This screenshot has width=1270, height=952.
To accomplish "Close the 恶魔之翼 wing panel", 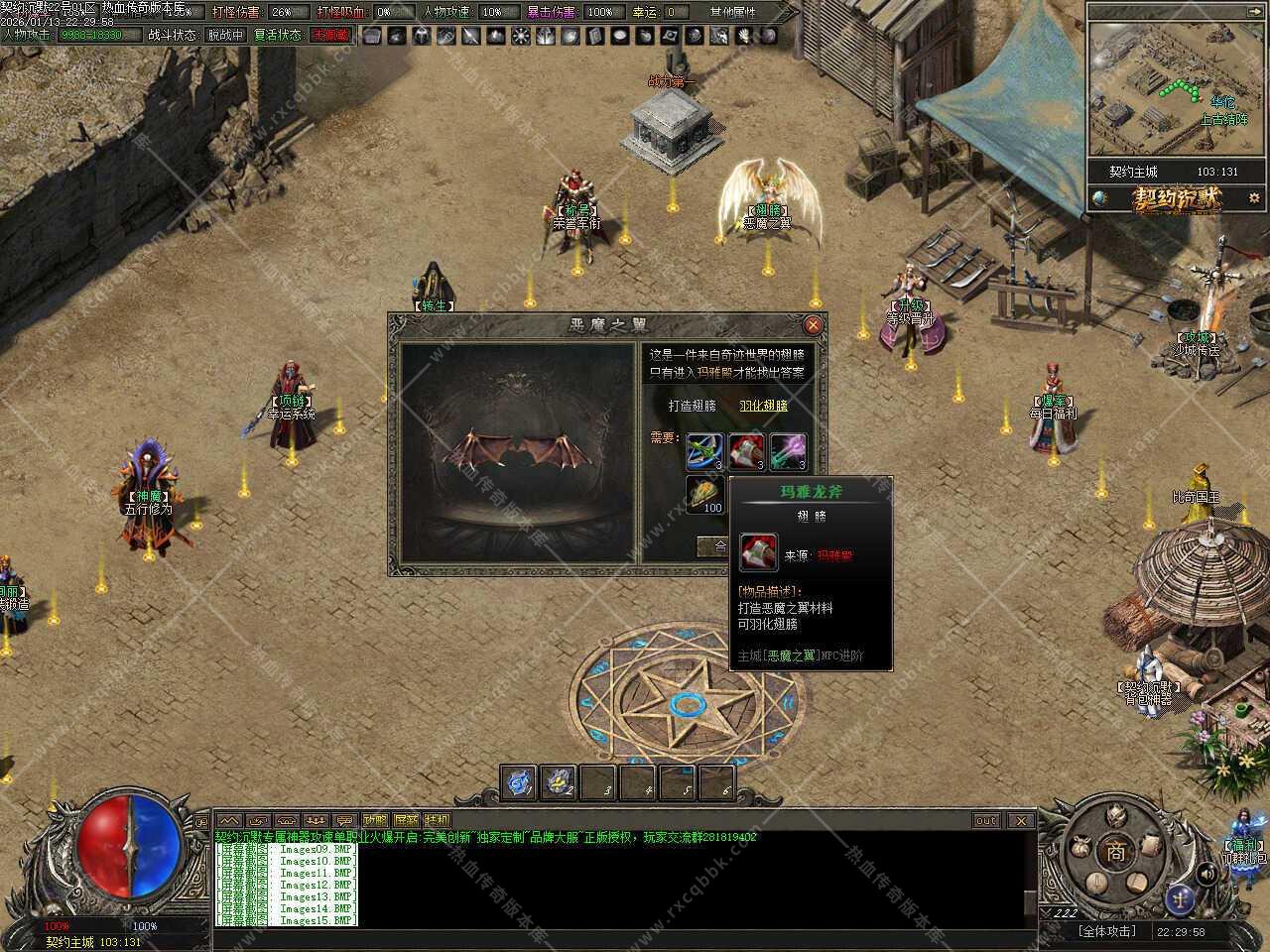I will (813, 324).
